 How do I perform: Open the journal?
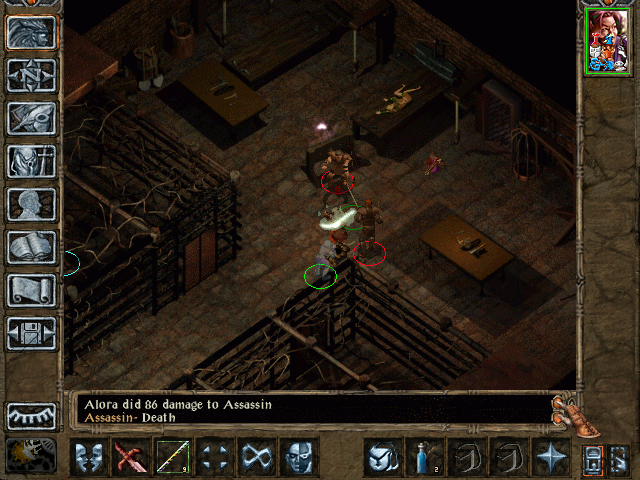tap(32, 118)
